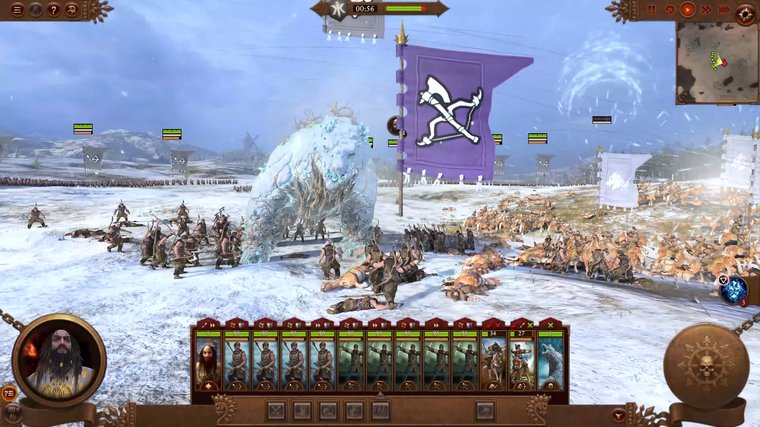The height and width of the screenshot is (427, 760).
Task: Select the mounted archer unit card numbered 27
Action: (x=522, y=360)
